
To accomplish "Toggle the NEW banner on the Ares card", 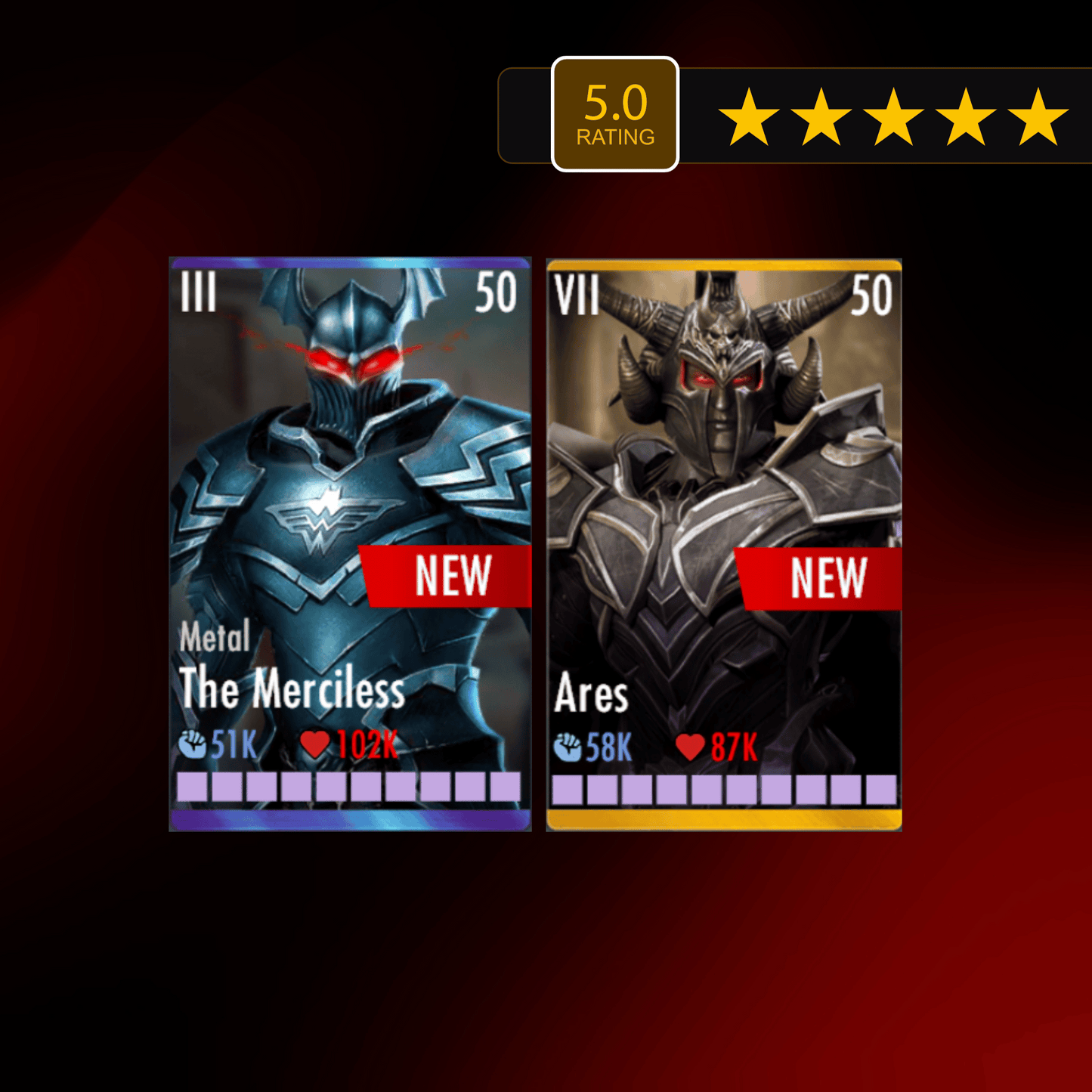I will coord(830,576).
